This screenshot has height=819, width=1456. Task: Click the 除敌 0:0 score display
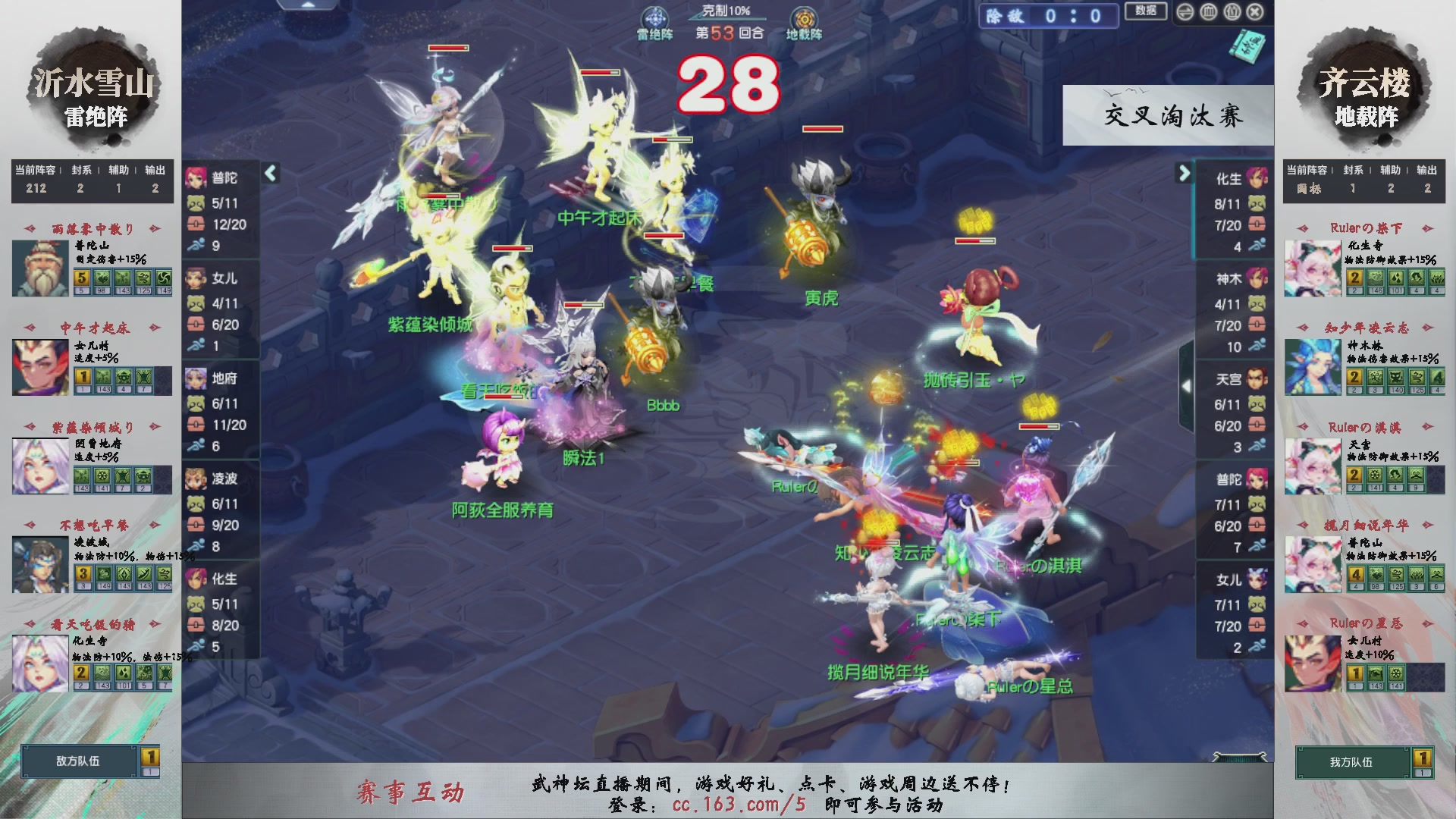click(x=1048, y=17)
